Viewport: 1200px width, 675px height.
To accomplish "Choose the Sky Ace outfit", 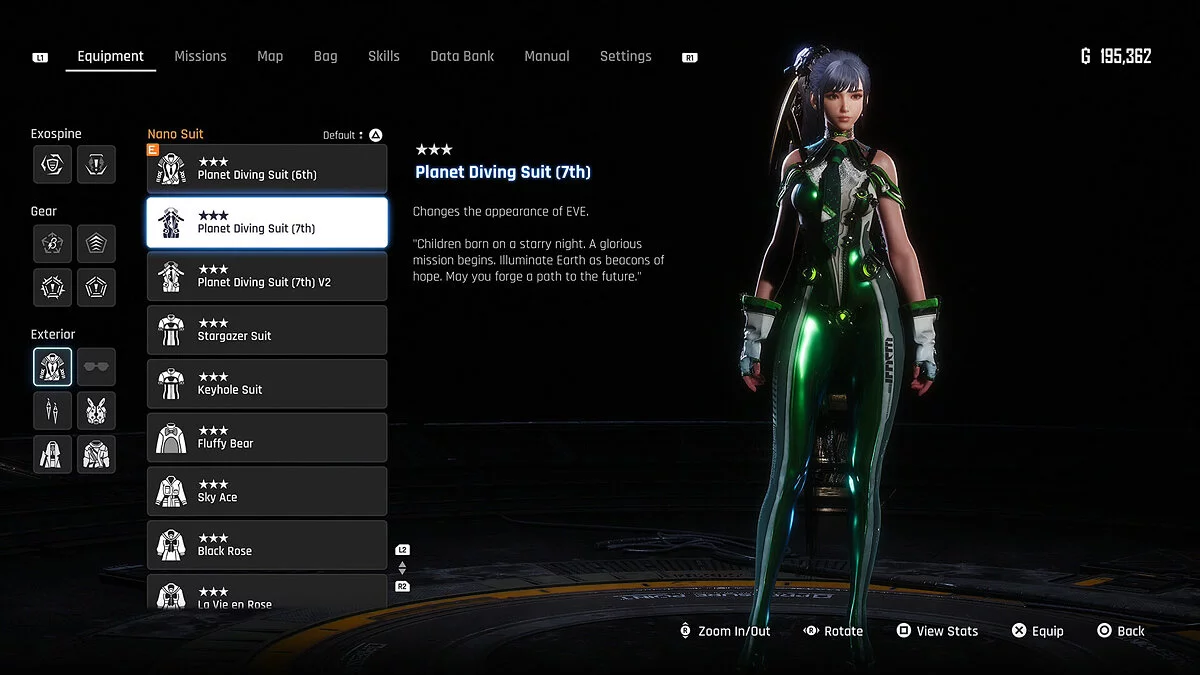I will 267,492.
